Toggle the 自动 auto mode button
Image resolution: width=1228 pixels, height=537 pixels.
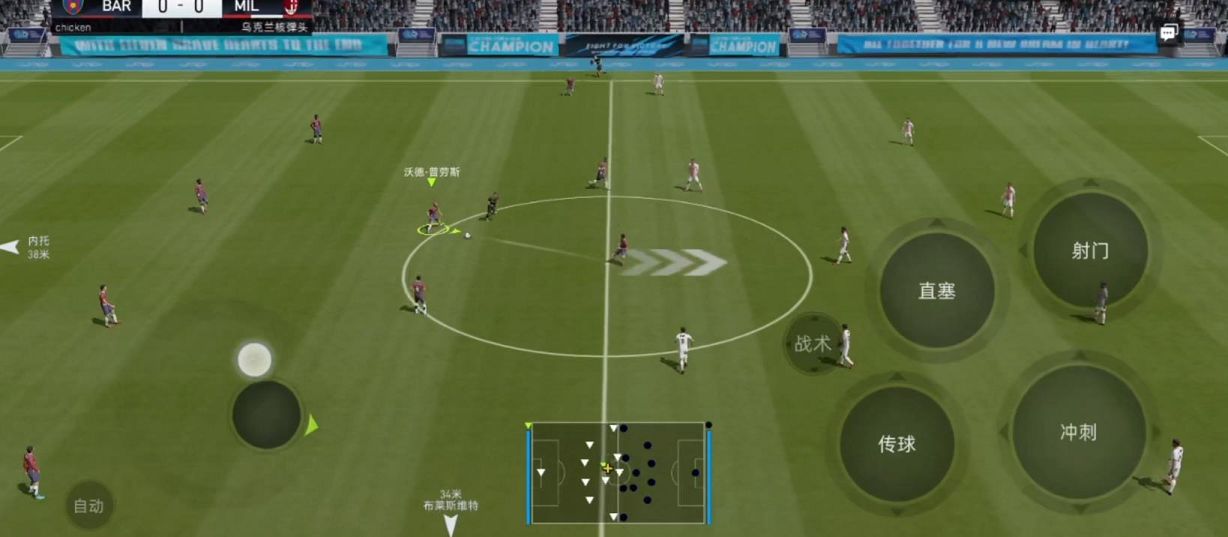(88, 506)
